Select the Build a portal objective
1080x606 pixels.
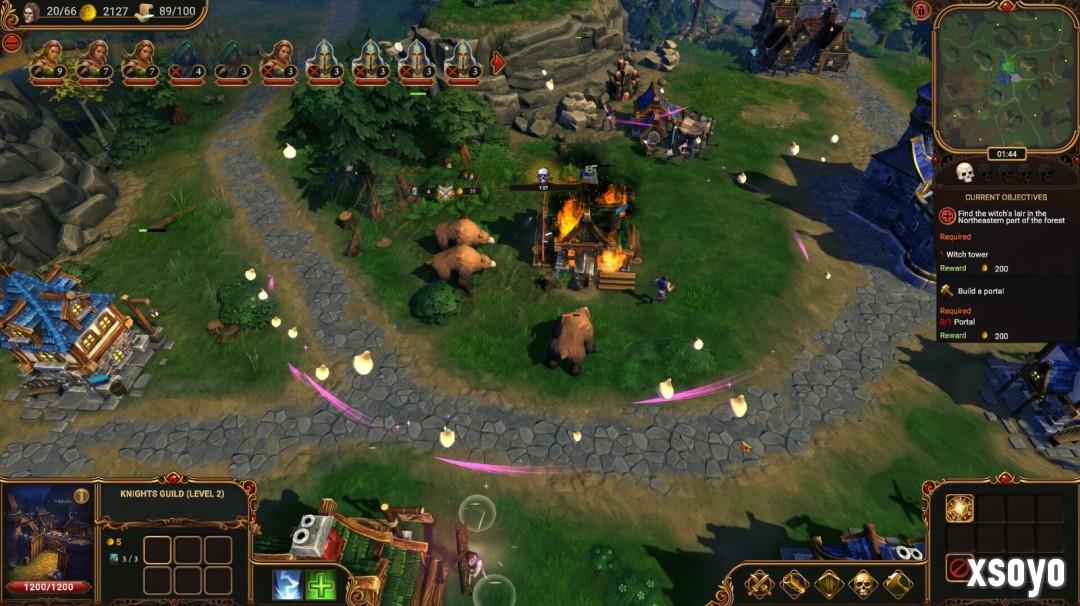(981, 290)
